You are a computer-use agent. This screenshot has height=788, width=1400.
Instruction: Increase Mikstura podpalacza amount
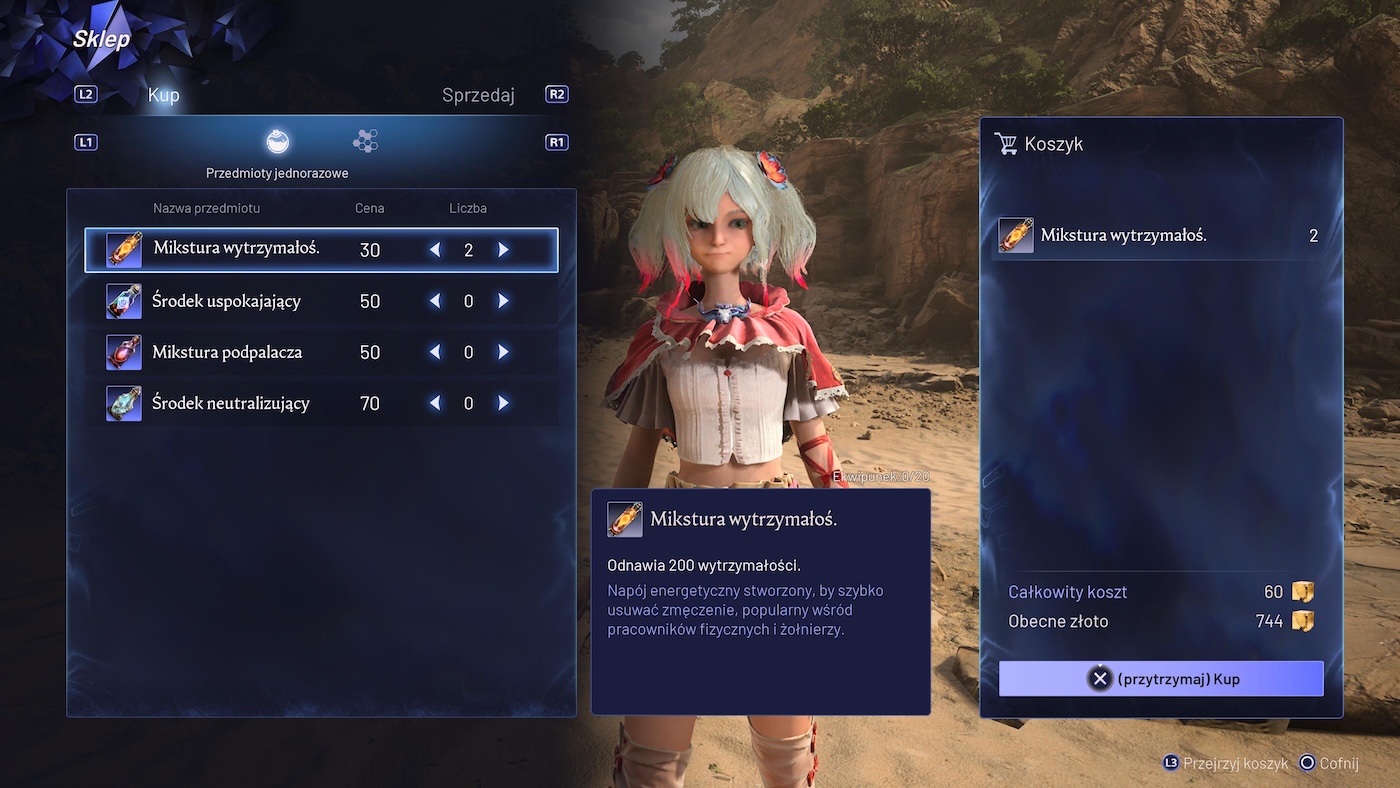503,352
